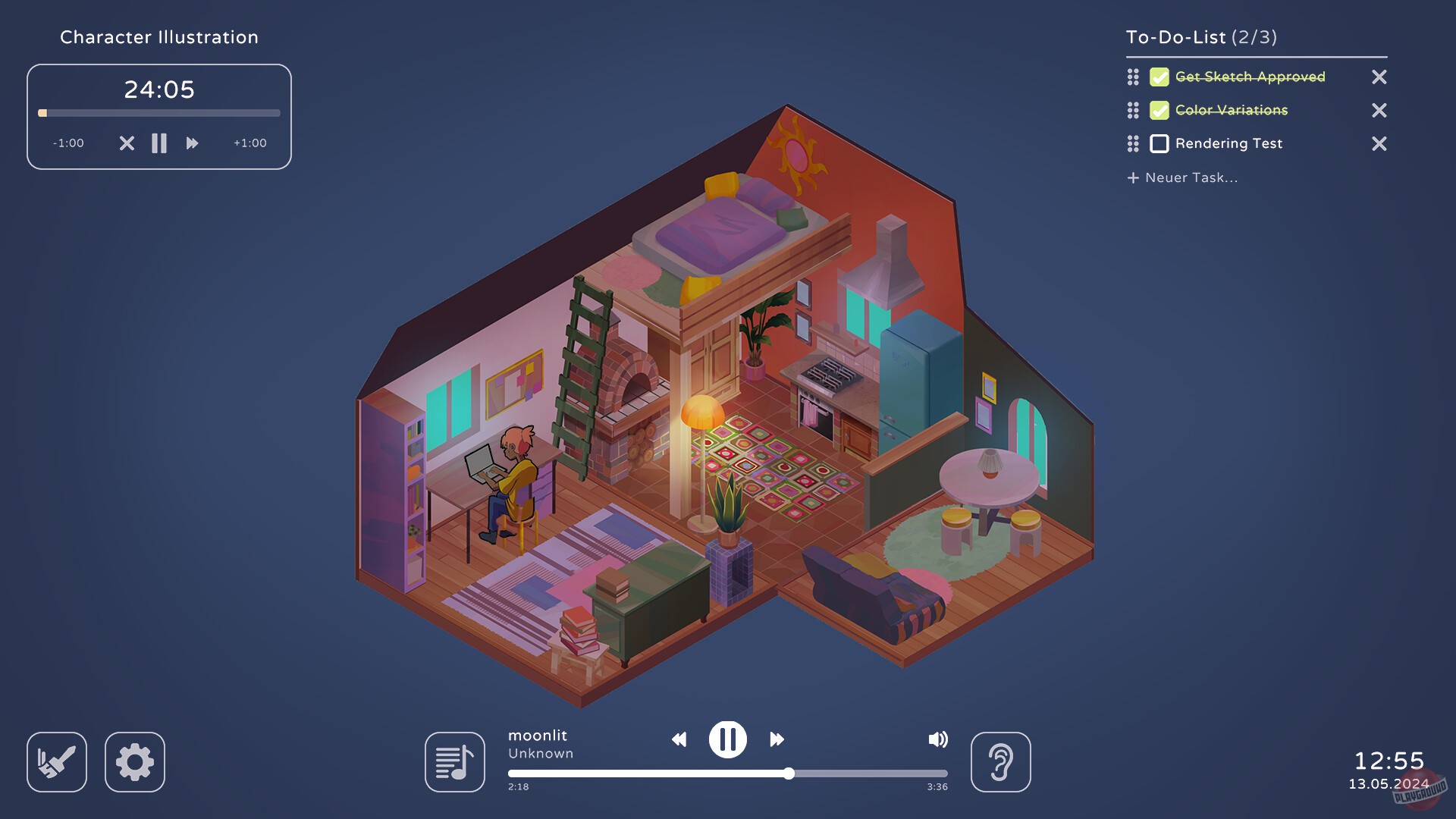The height and width of the screenshot is (819, 1456).
Task: Remove Get Sketch Approved from the list
Action: tap(1379, 77)
